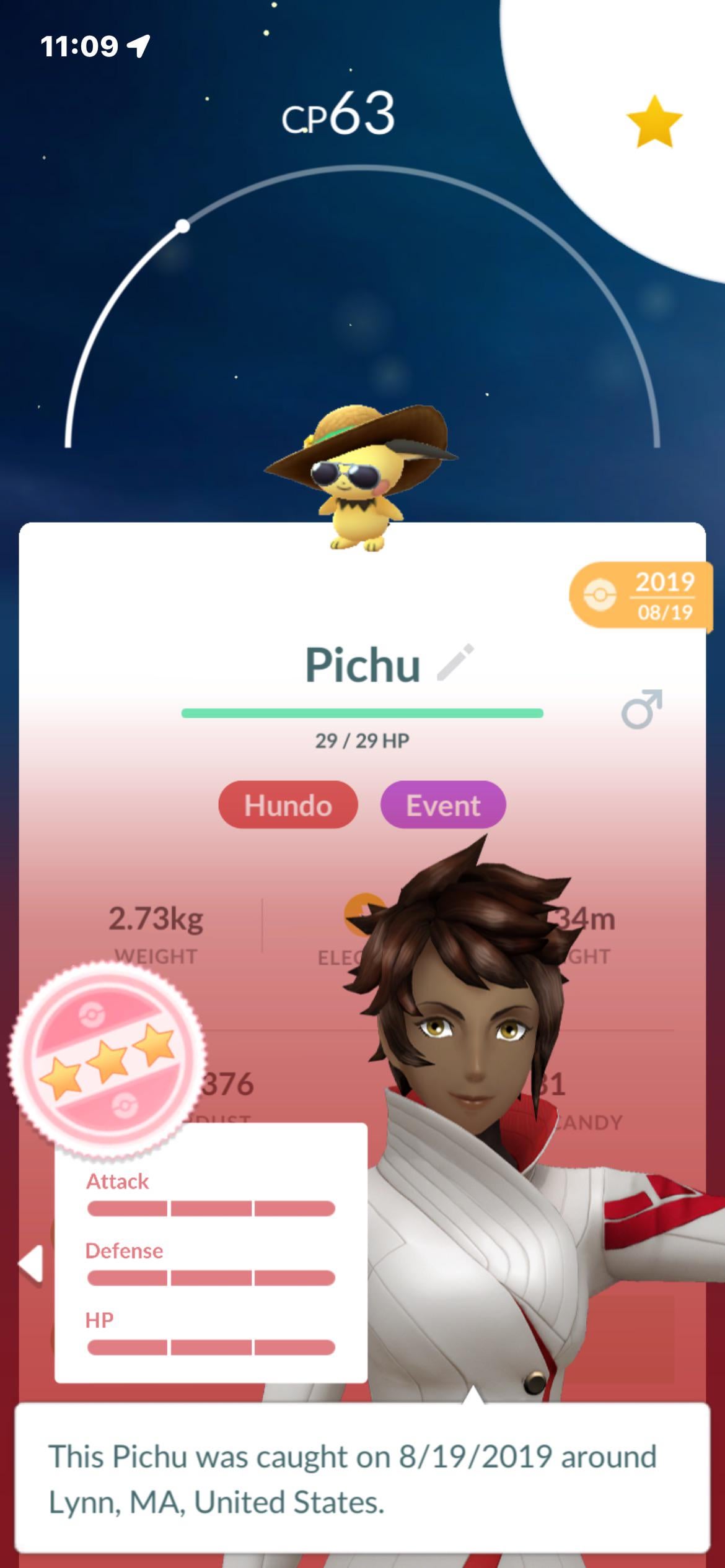This screenshot has width=725, height=1568.
Task: Select the red Hundo tag
Action: click(288, 805)
